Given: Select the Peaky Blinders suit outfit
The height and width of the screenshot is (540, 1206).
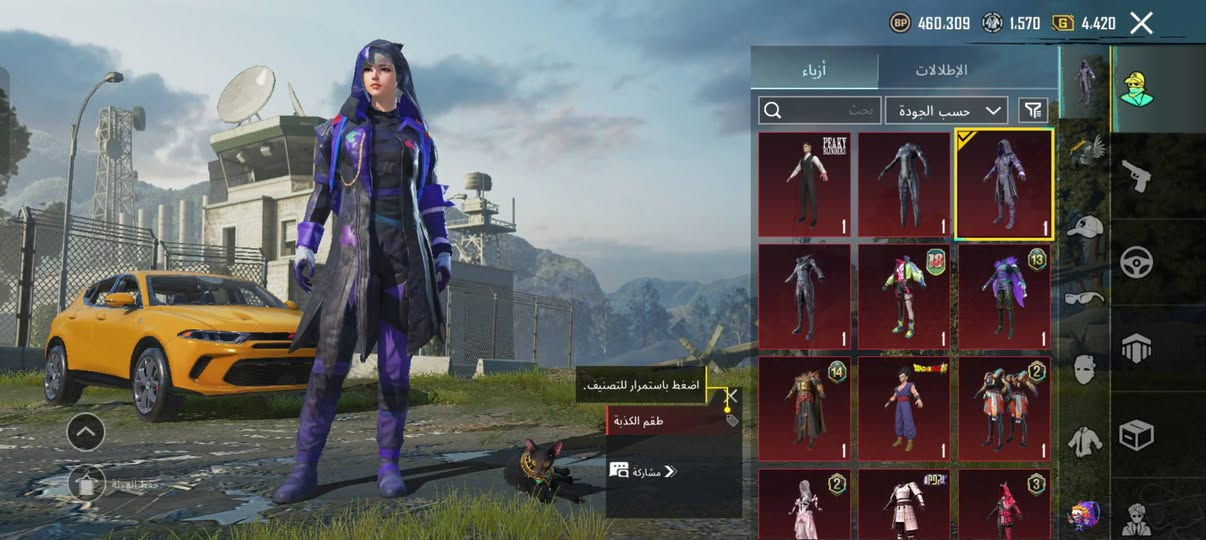Looking at the screenshot, I should [x=804, y=185].
